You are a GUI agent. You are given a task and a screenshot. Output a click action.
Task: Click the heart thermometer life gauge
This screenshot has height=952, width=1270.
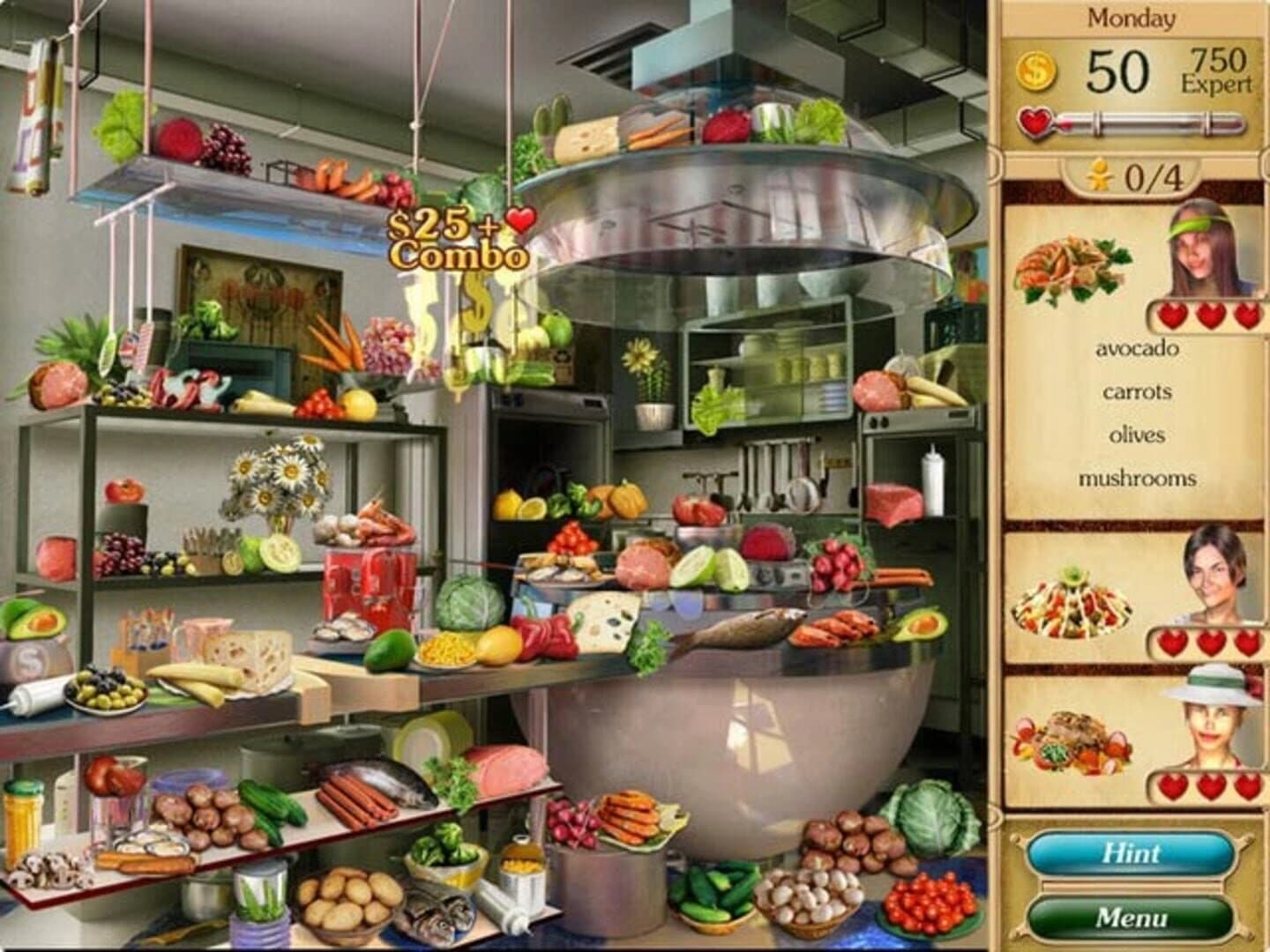click(x=1138, y=123)
